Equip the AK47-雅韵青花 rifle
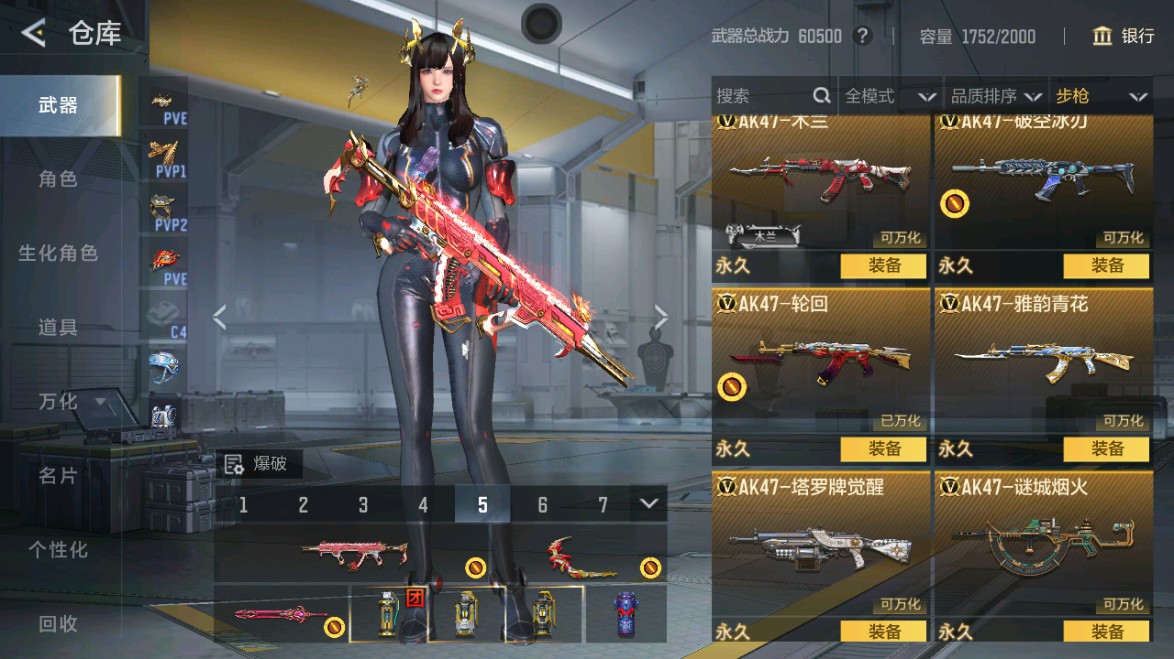Image resolution: width=1174 pixels, height=659 pixels. pyautogui.click(x=1107, y=449)
